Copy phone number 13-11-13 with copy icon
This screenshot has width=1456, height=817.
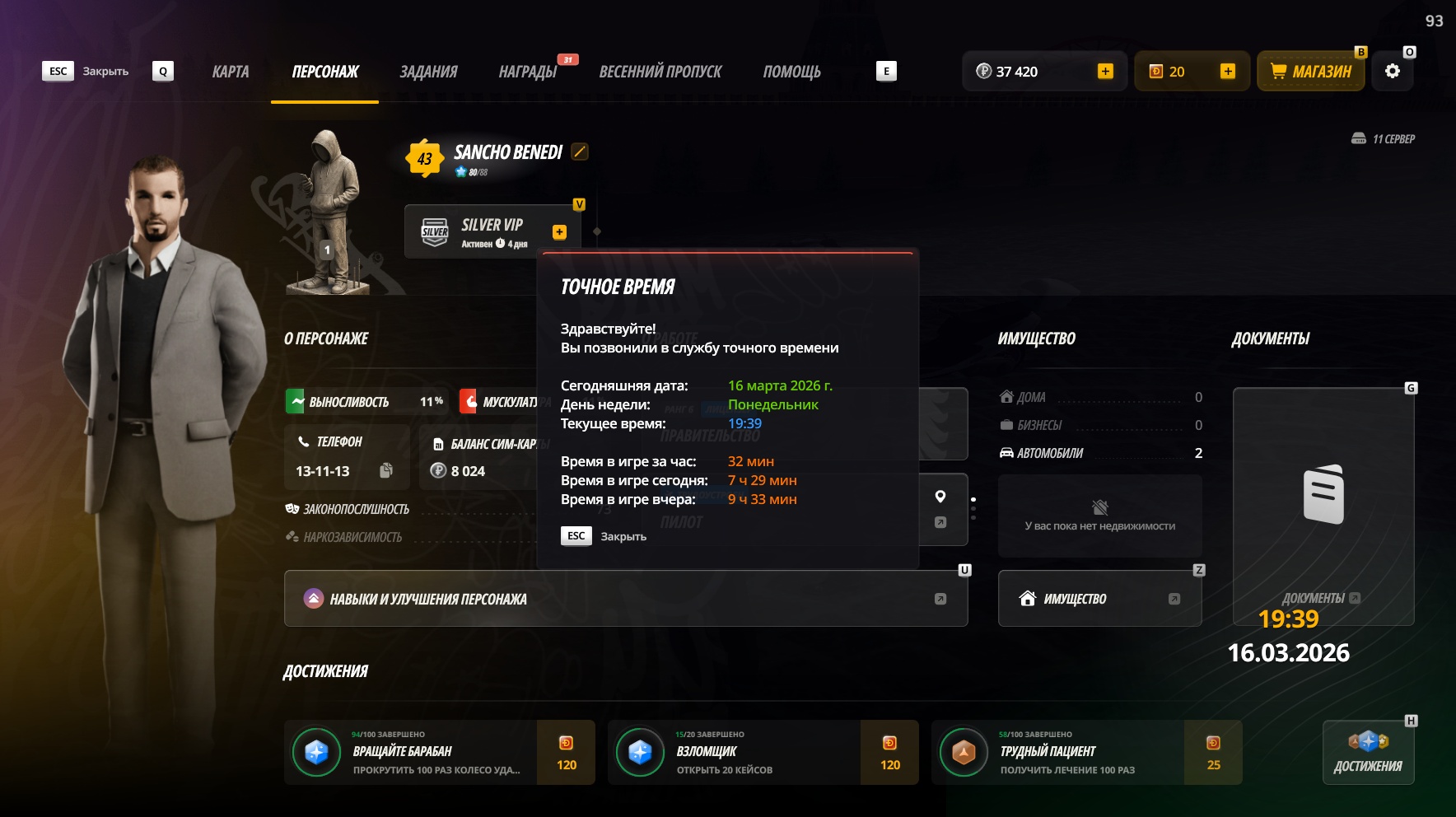coord(386,470)
